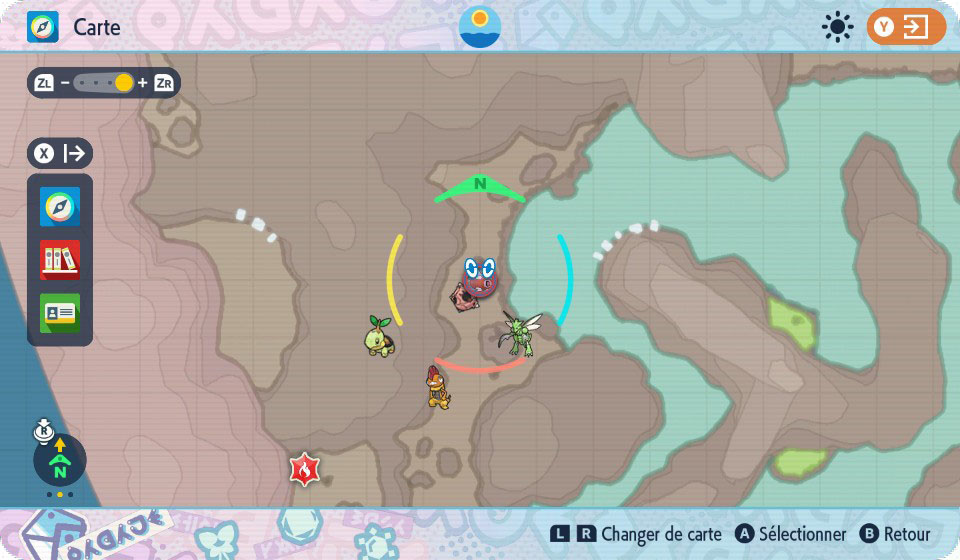Adjust the map zoom slider knob
This screenshot has height=560, width=960.
(123, 83)
